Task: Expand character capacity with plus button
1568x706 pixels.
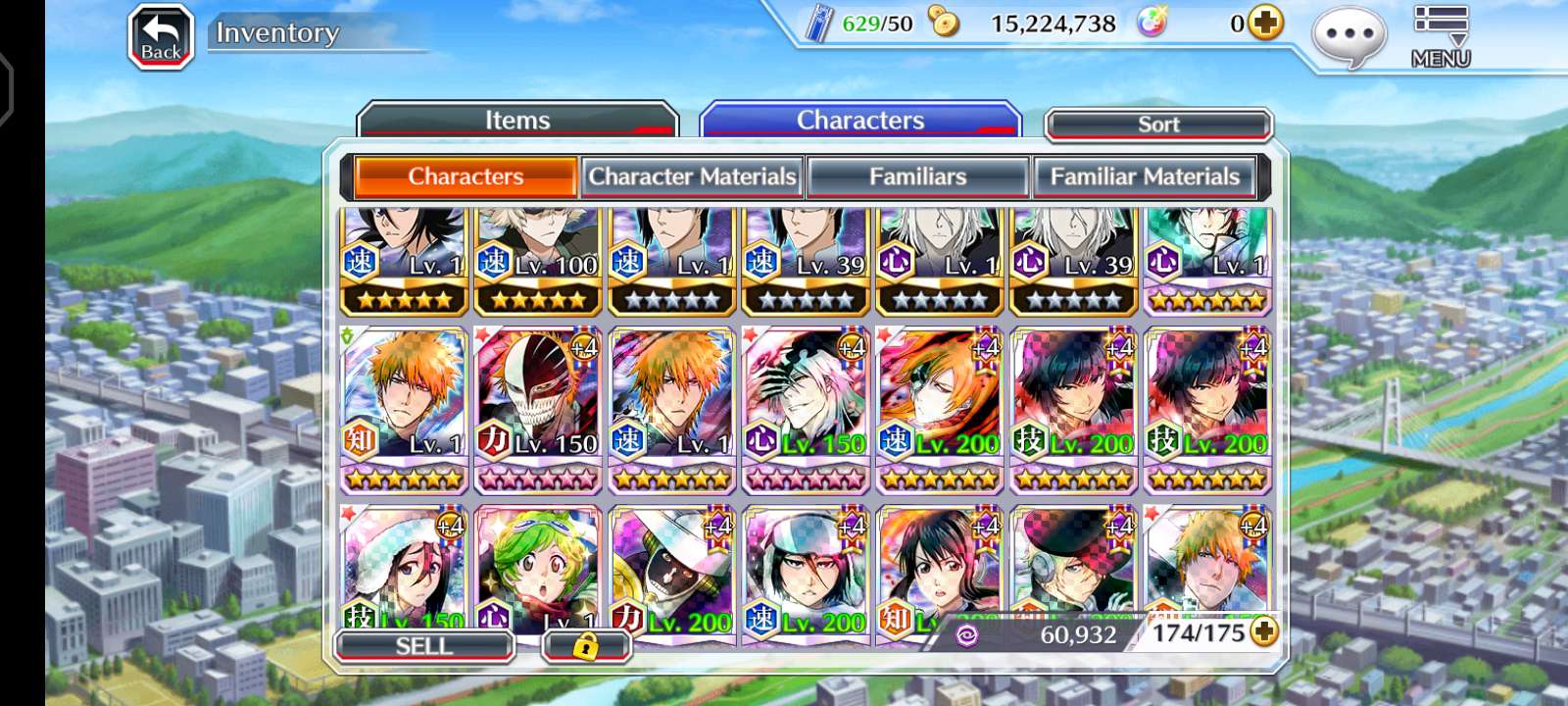Action: [x=1264, y=632]
